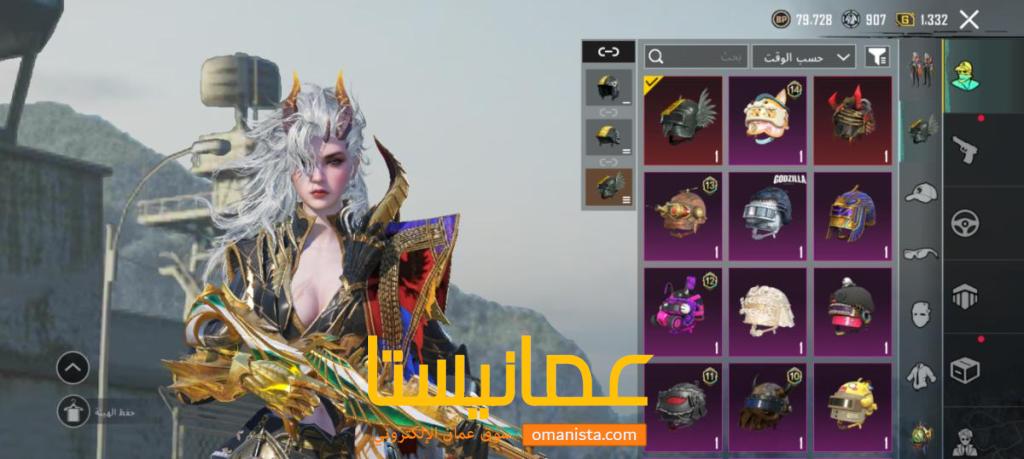This screenshot has height=459, width=1024.
Task: Choose the yellow duck helmet skin
Action: point(852,402)
